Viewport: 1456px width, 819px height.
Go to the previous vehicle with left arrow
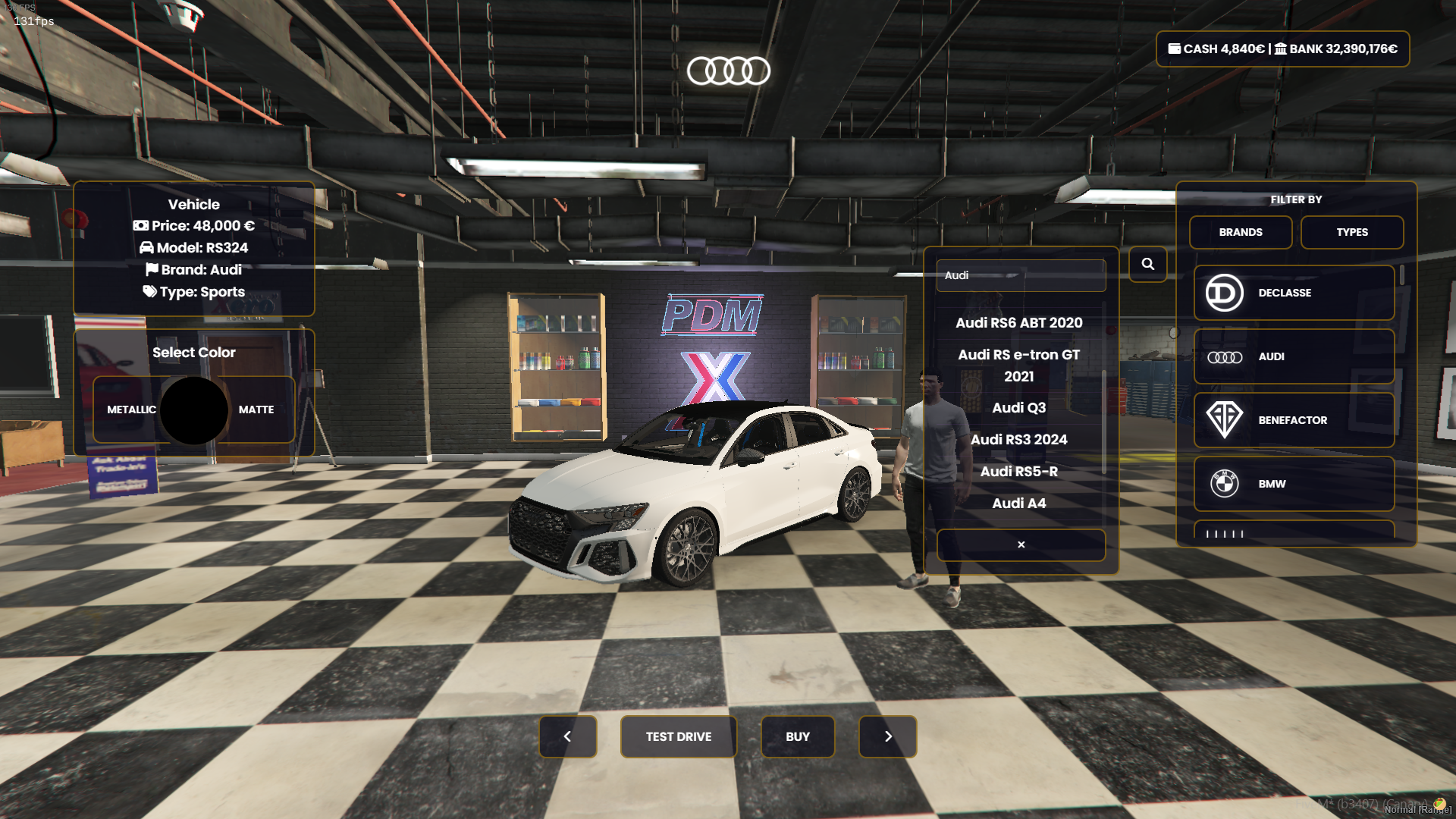pos(567,736)
